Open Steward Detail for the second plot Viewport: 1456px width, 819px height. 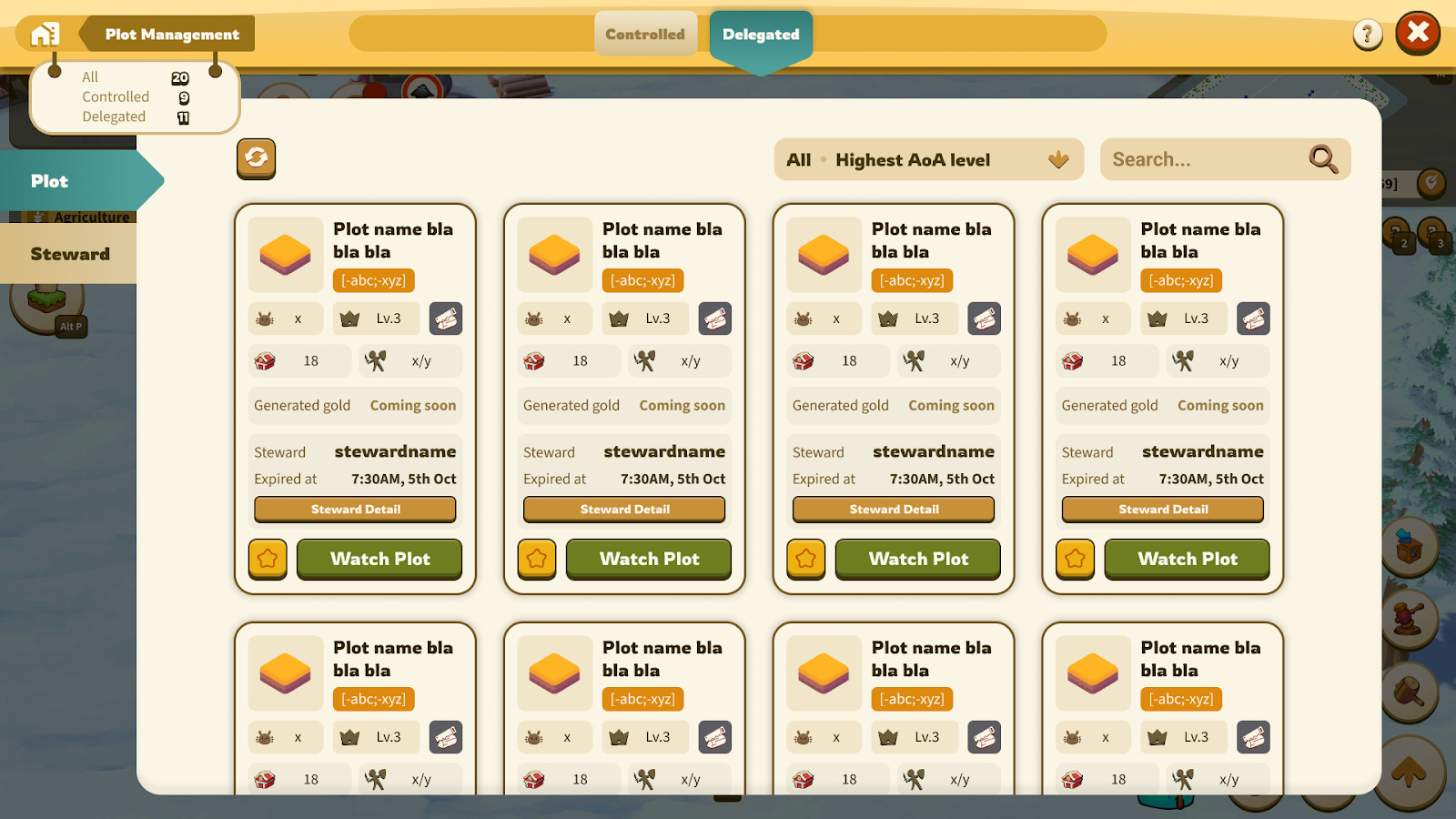coord(623,509)
